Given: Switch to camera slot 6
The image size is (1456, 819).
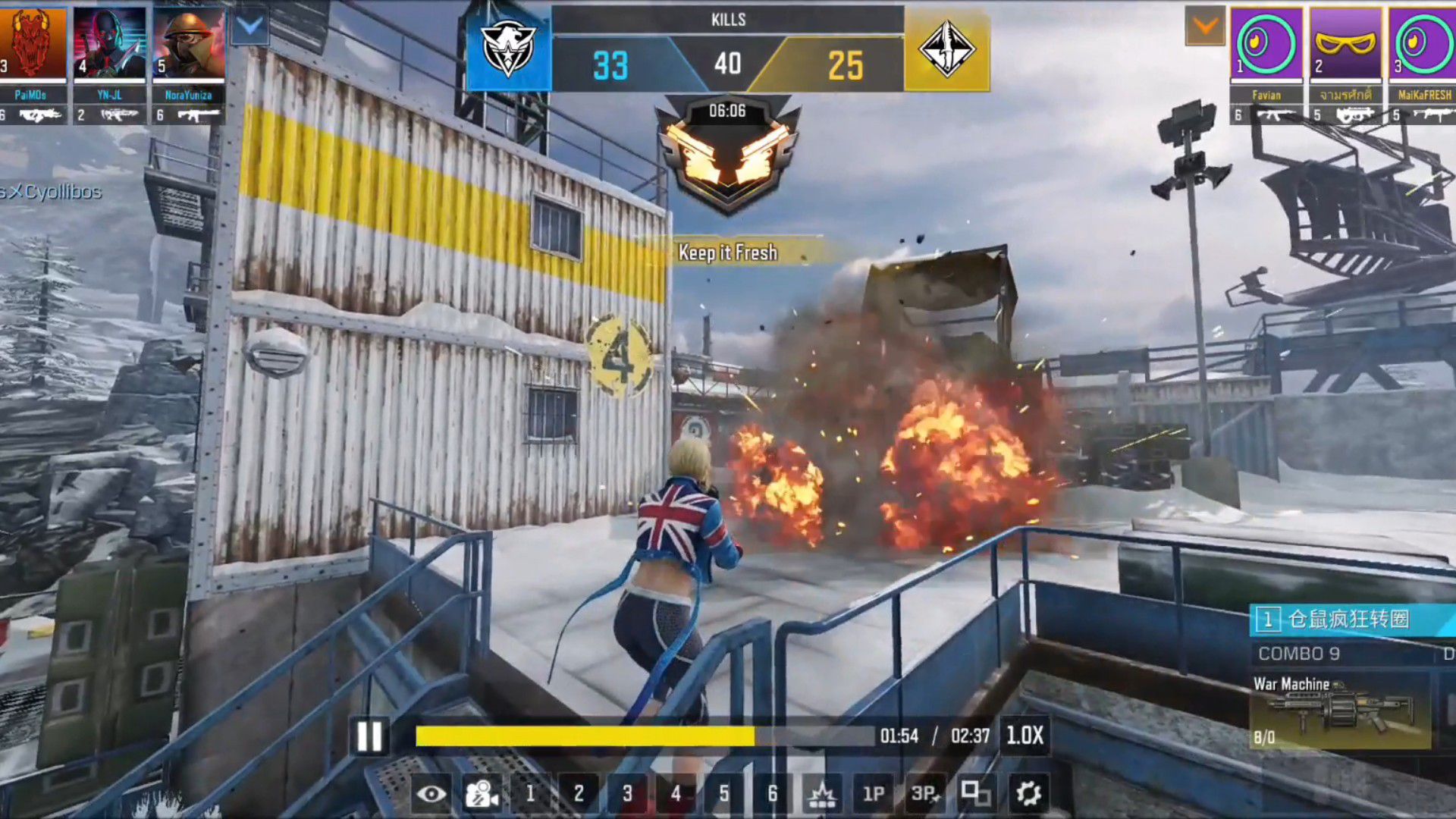Looking at the screenshot, I should click(772, 794).
